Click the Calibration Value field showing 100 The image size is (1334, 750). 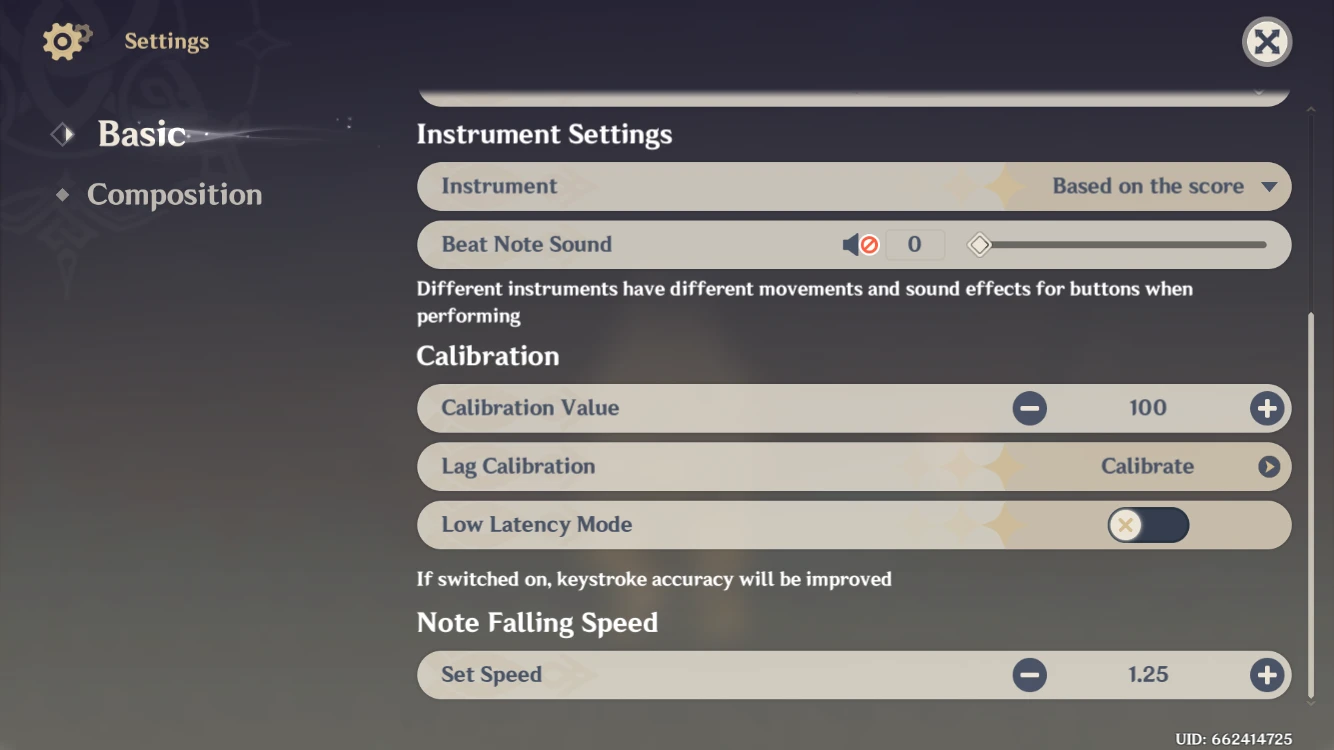click(x=1147, y=408)
